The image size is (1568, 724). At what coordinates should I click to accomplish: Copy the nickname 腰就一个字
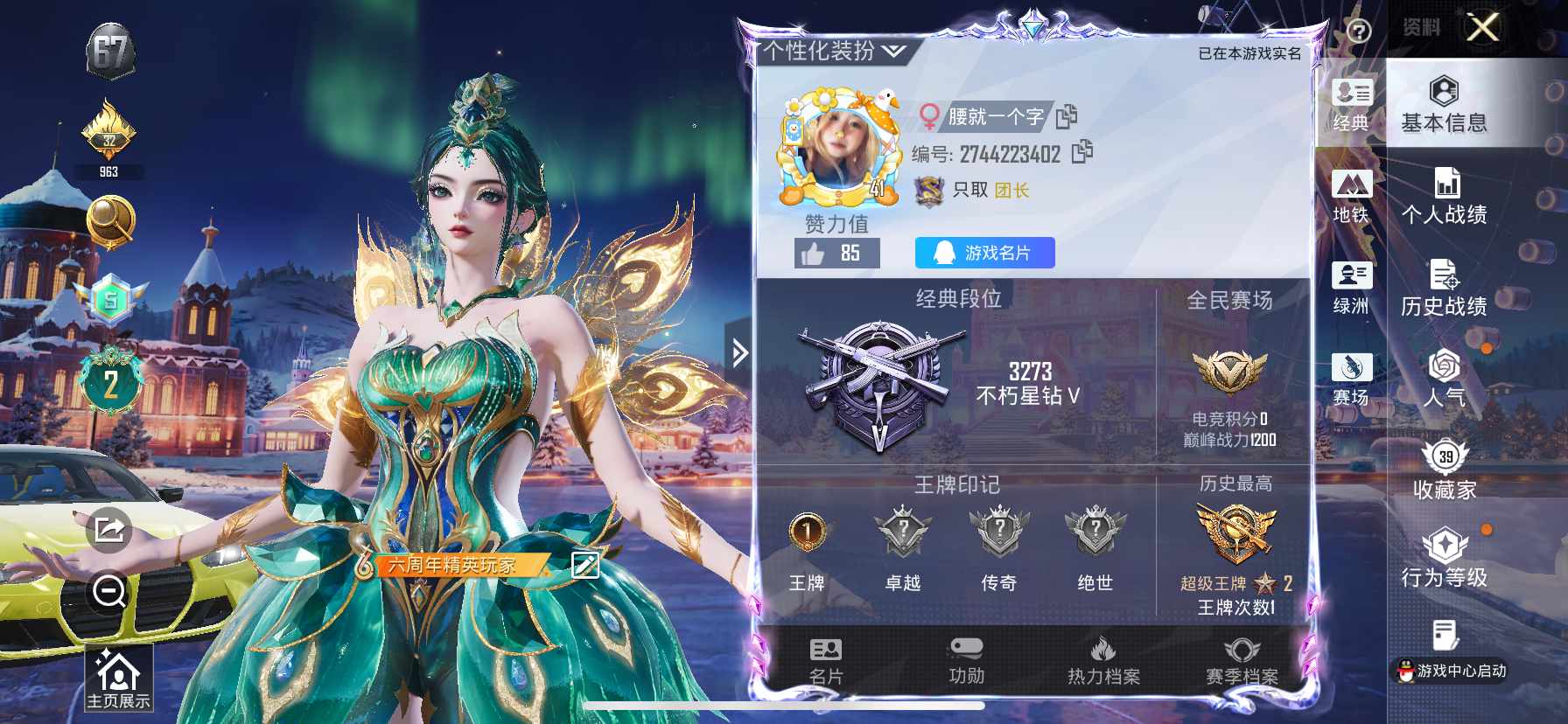[1067, 115]
